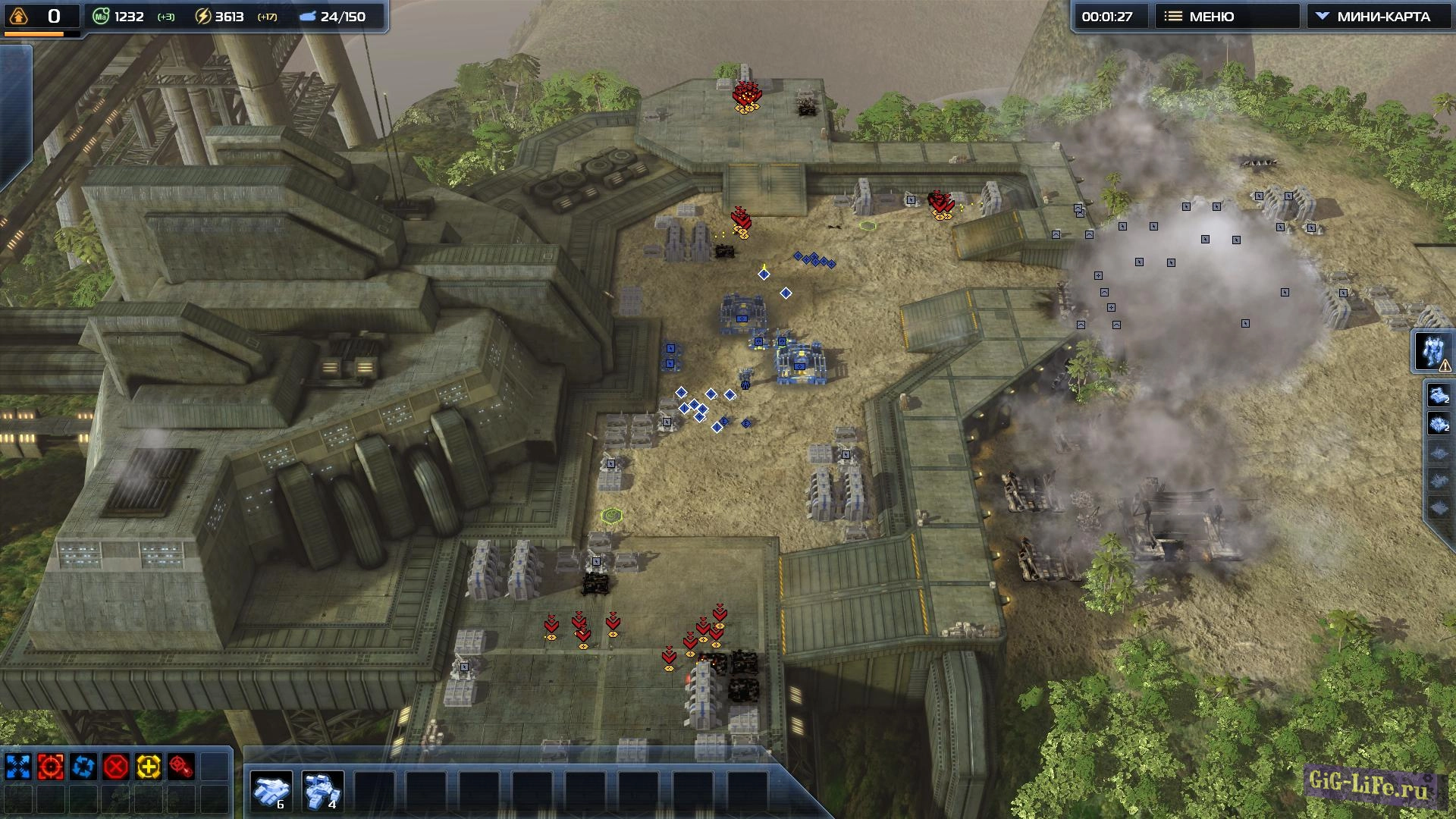
Task: Select the commander mech portrait with warning
Action: point(1432,352)
